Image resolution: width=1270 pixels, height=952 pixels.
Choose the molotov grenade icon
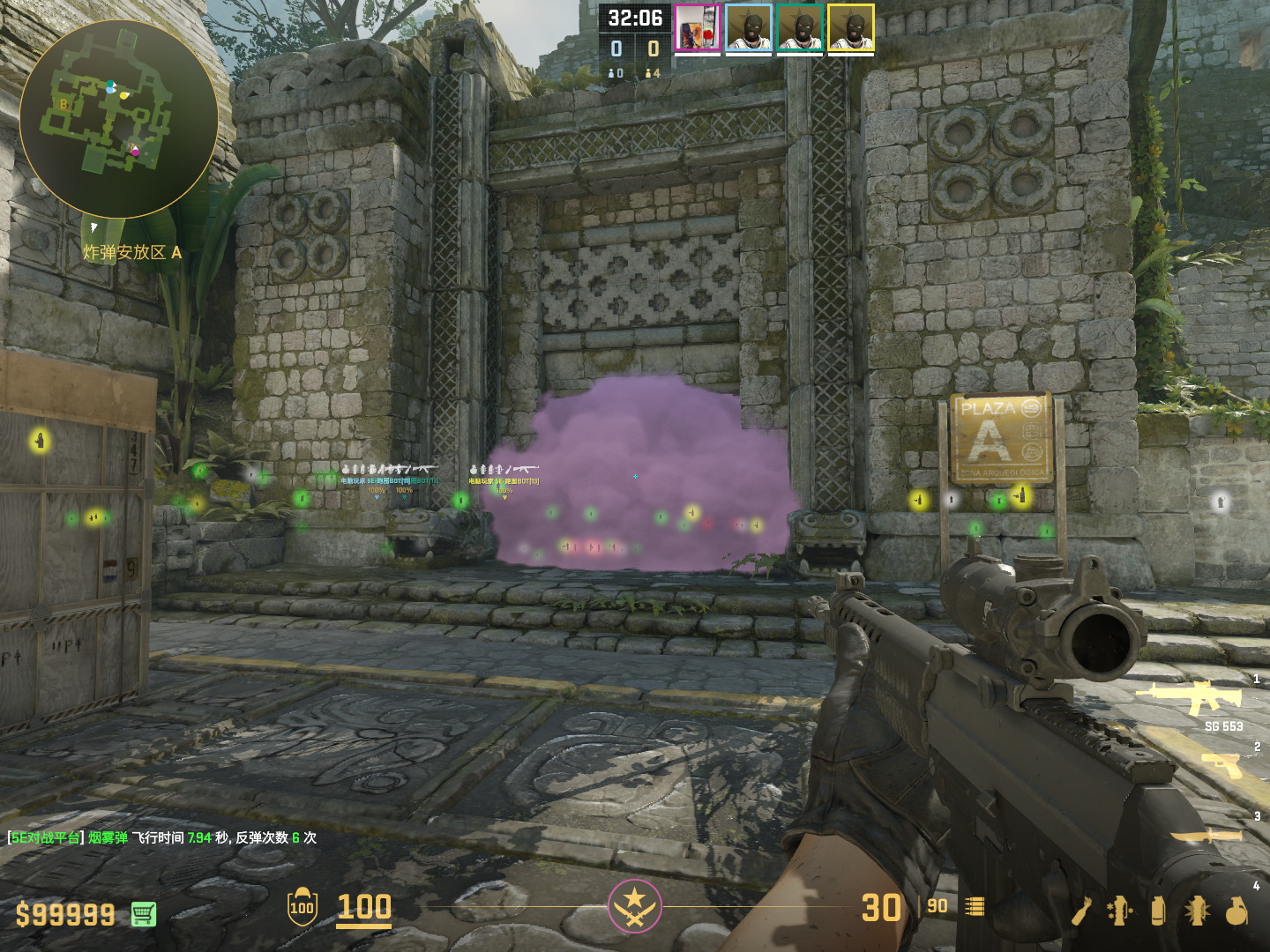click(x=1083, y=911)
